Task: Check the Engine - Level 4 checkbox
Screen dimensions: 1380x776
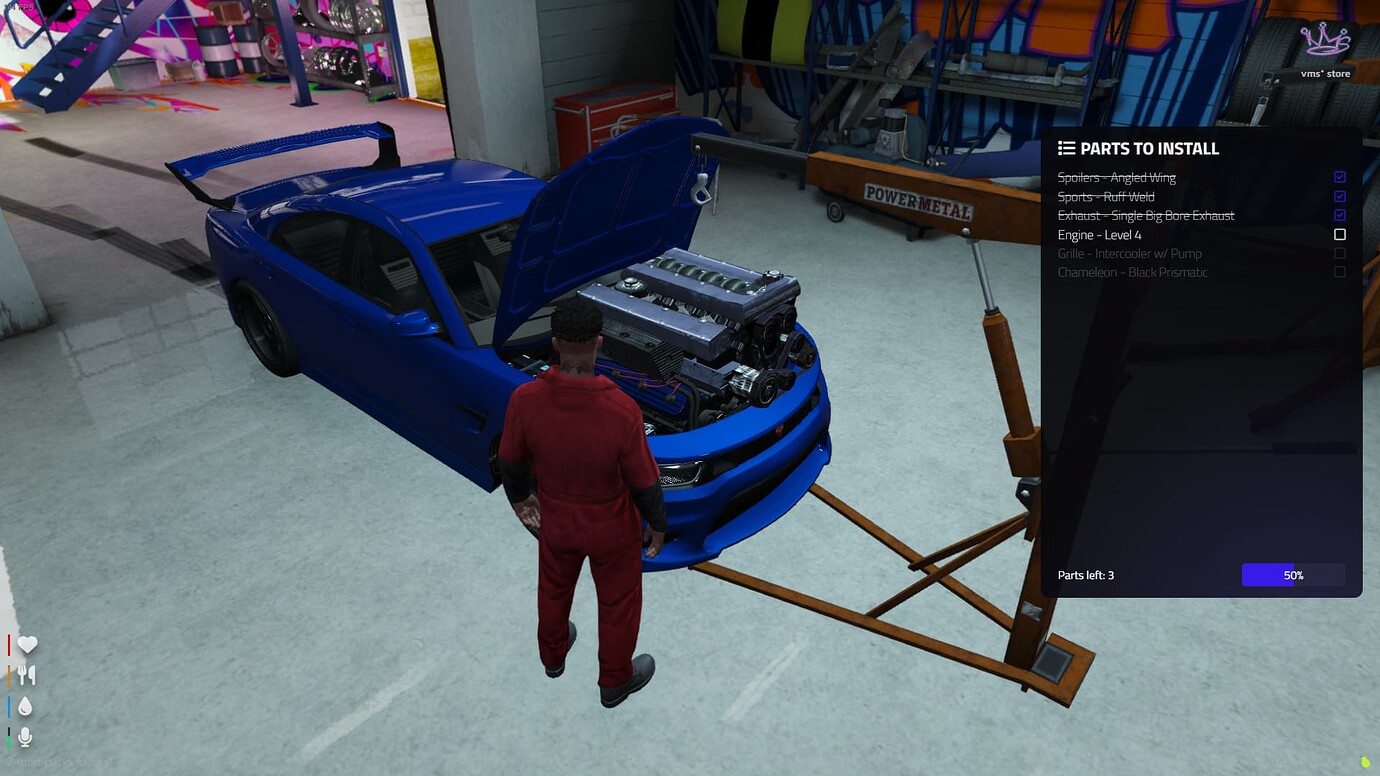Action: coord(1340,234)
